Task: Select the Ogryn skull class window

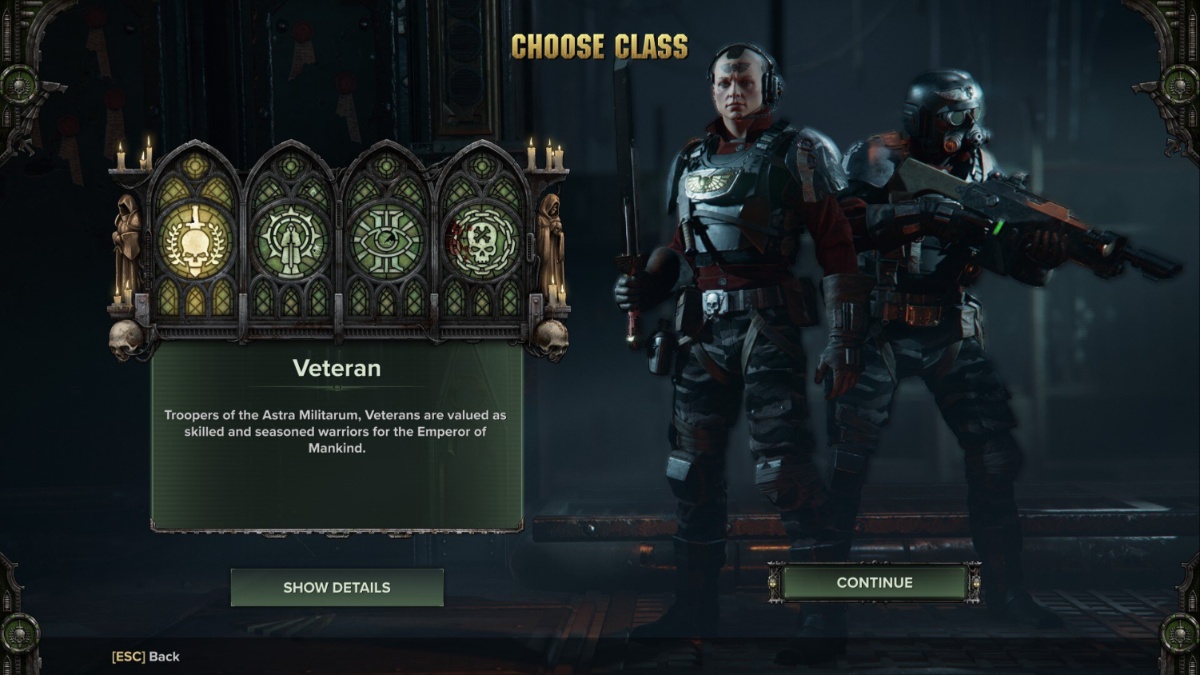Action: coord(480,241)
